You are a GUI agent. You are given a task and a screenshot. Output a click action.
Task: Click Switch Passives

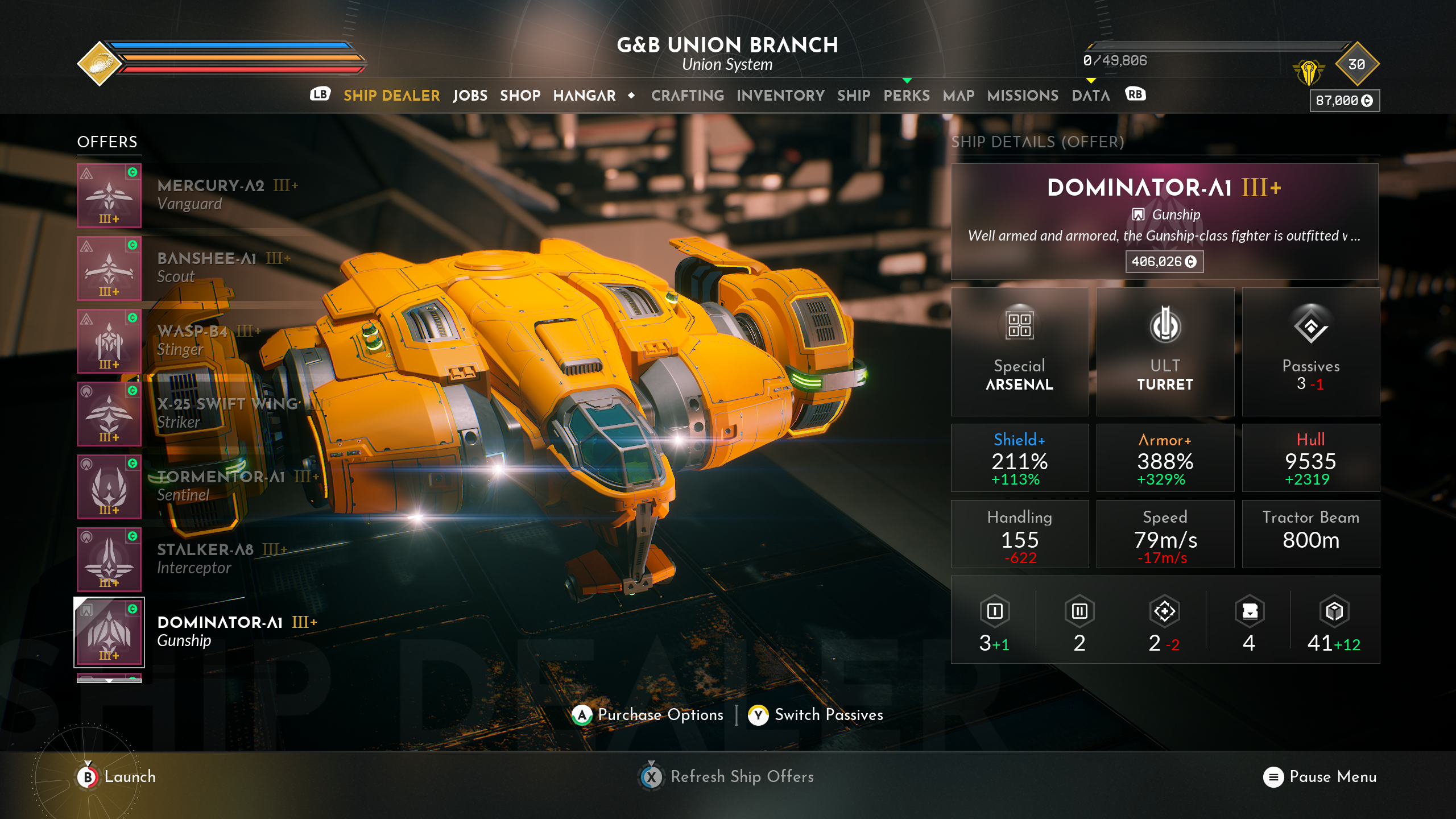point(816,715)
